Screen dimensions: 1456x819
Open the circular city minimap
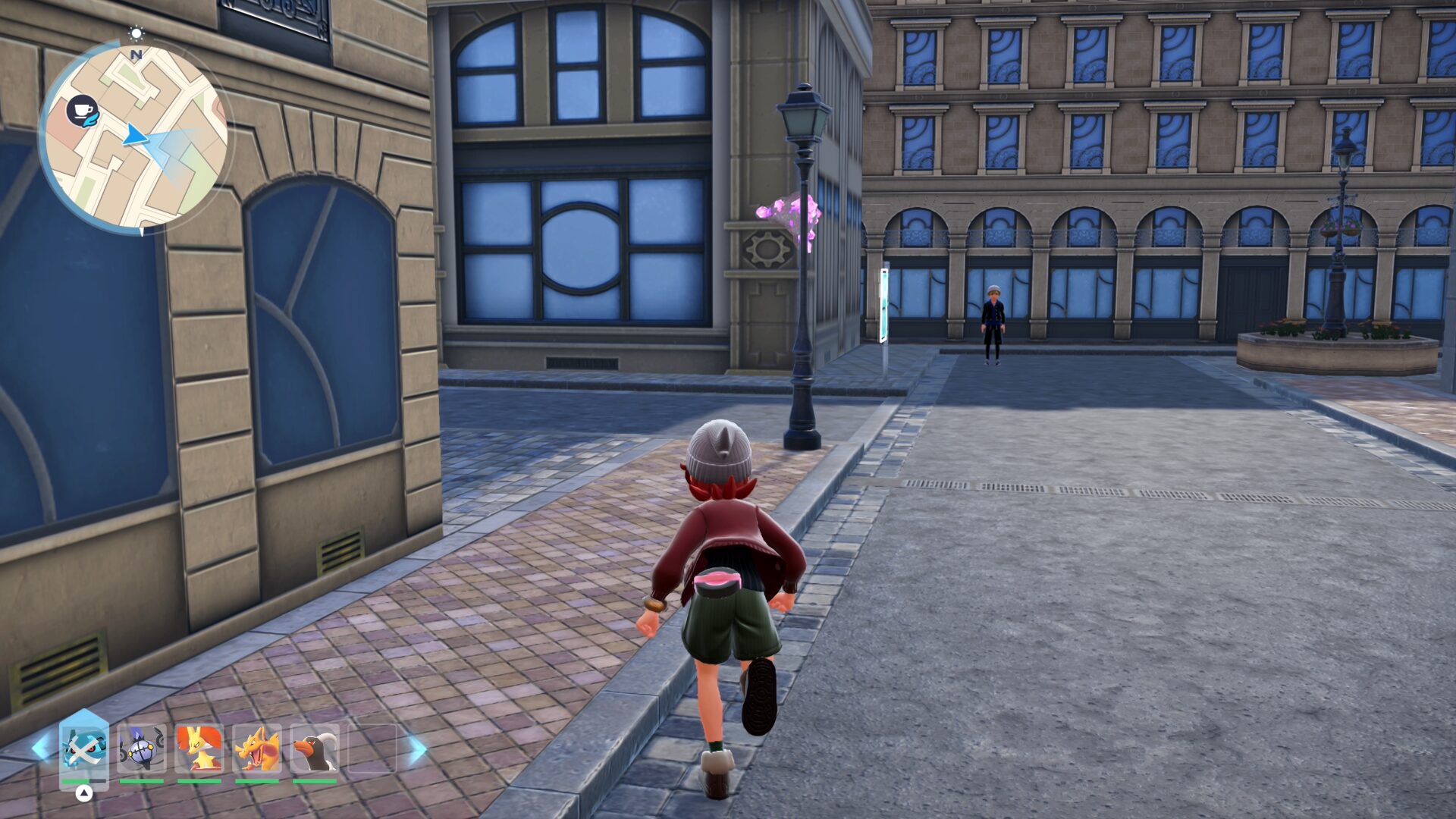pos(135,136)
